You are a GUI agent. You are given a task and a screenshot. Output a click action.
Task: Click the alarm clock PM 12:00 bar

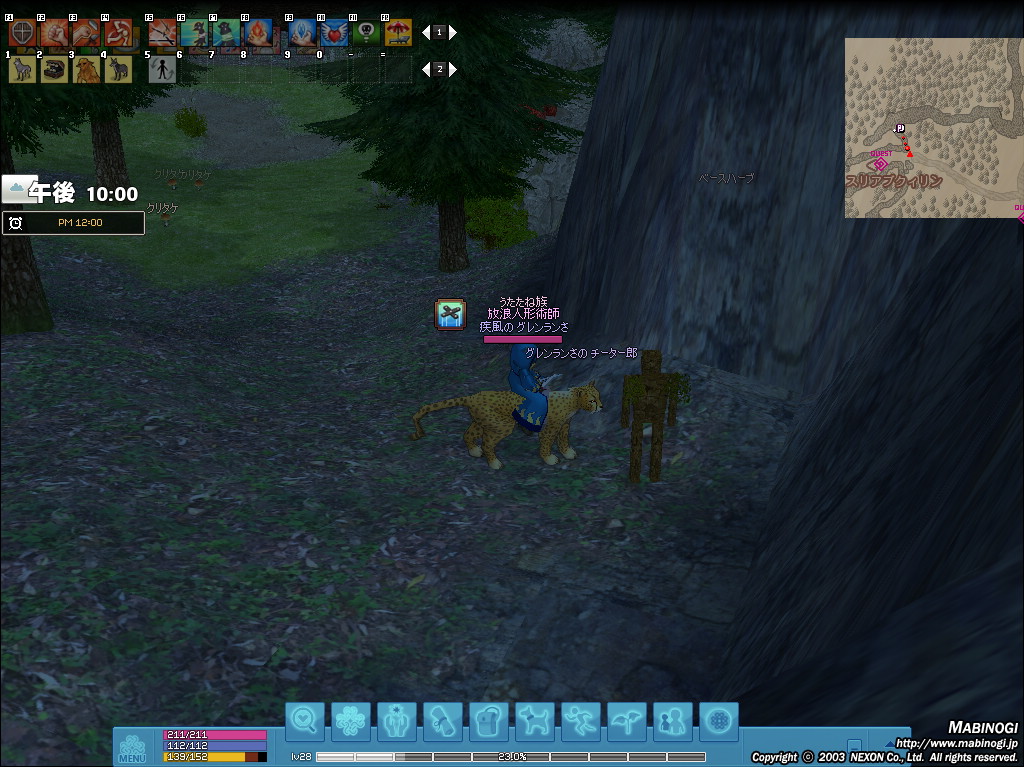(73, 222)
